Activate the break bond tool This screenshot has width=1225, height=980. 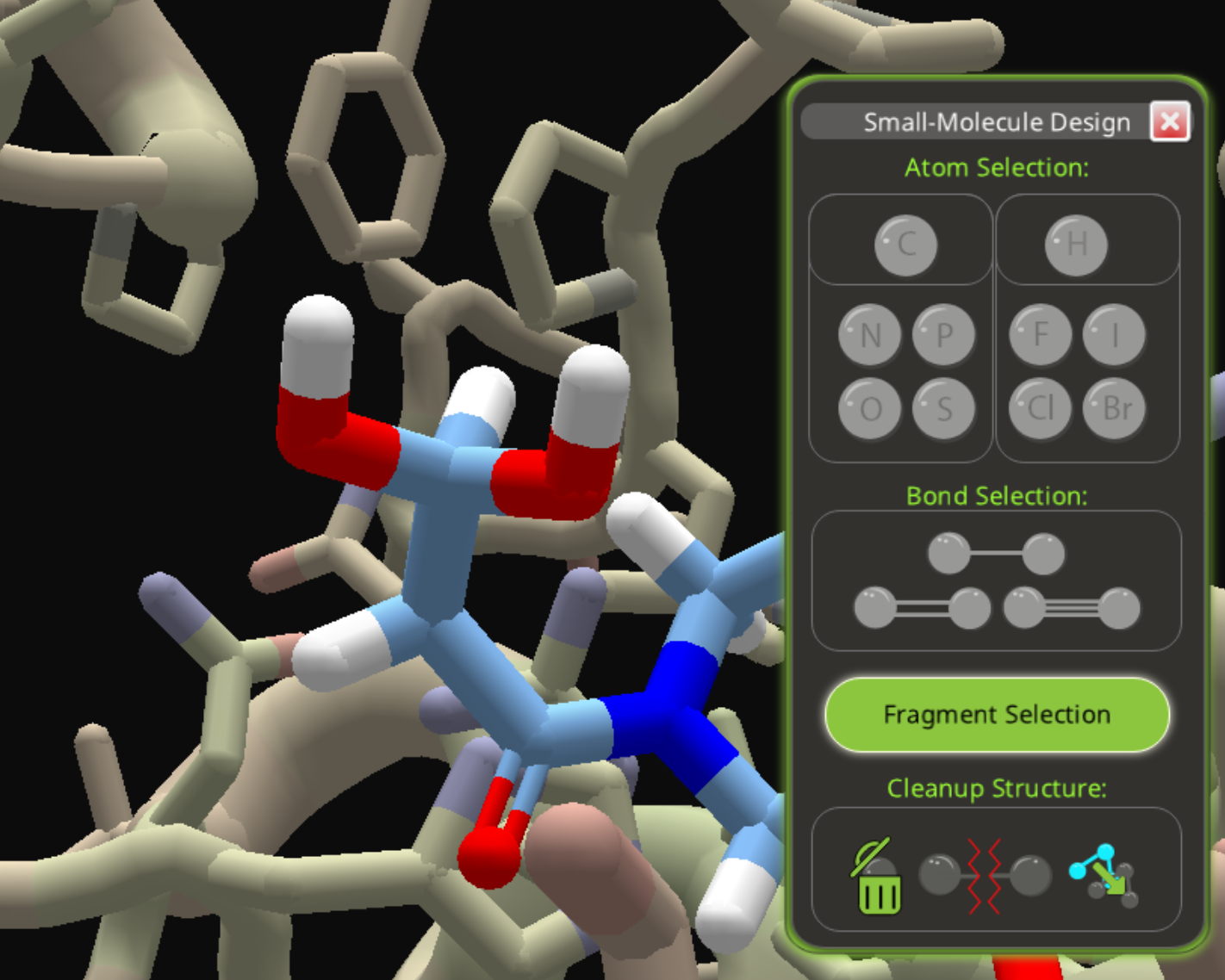pyautogui.click(x=986, y=877)
